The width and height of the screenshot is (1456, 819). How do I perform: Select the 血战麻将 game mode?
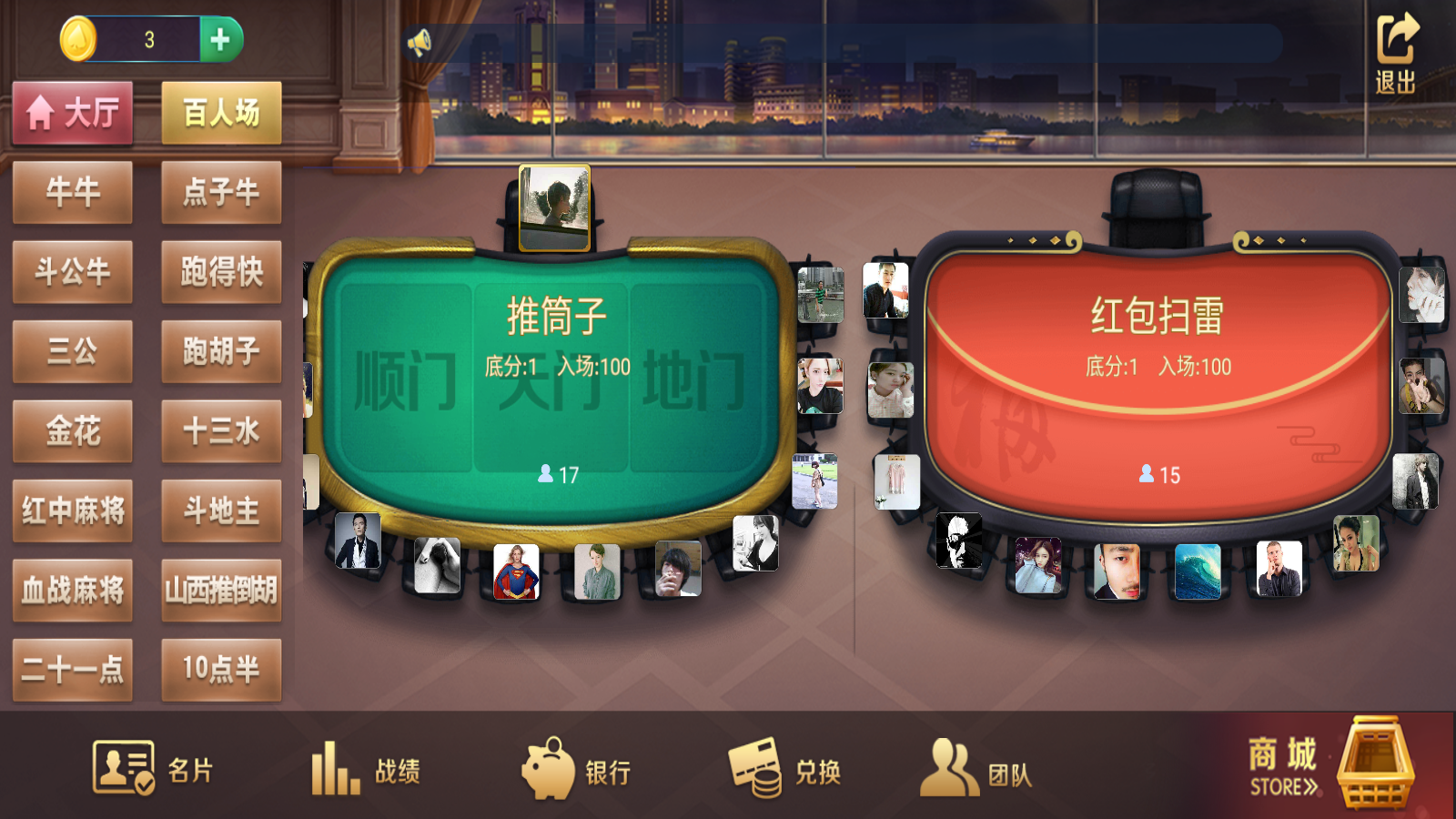[x=73, y=591]
